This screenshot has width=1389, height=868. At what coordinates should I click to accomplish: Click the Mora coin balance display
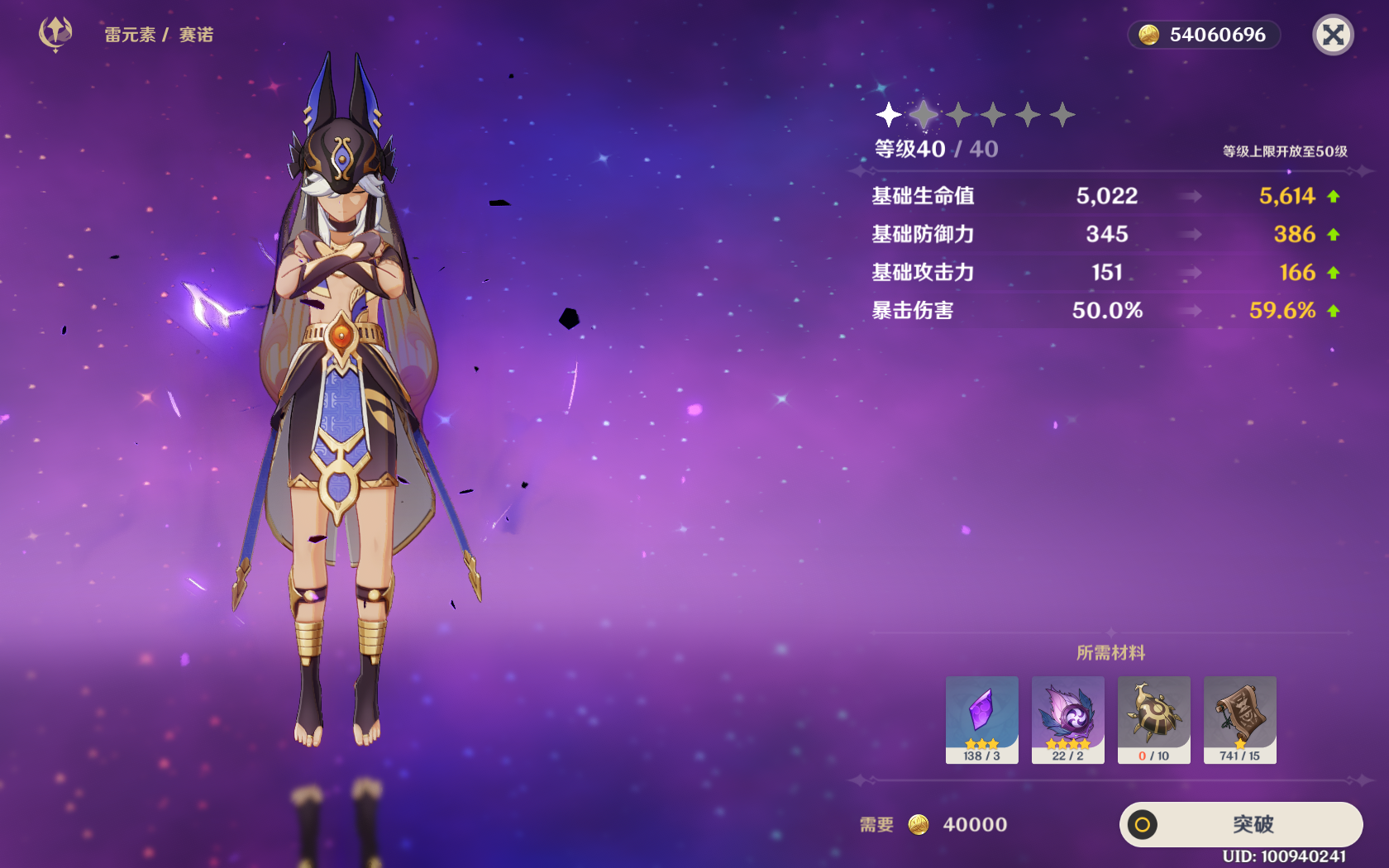(1204, 35)
